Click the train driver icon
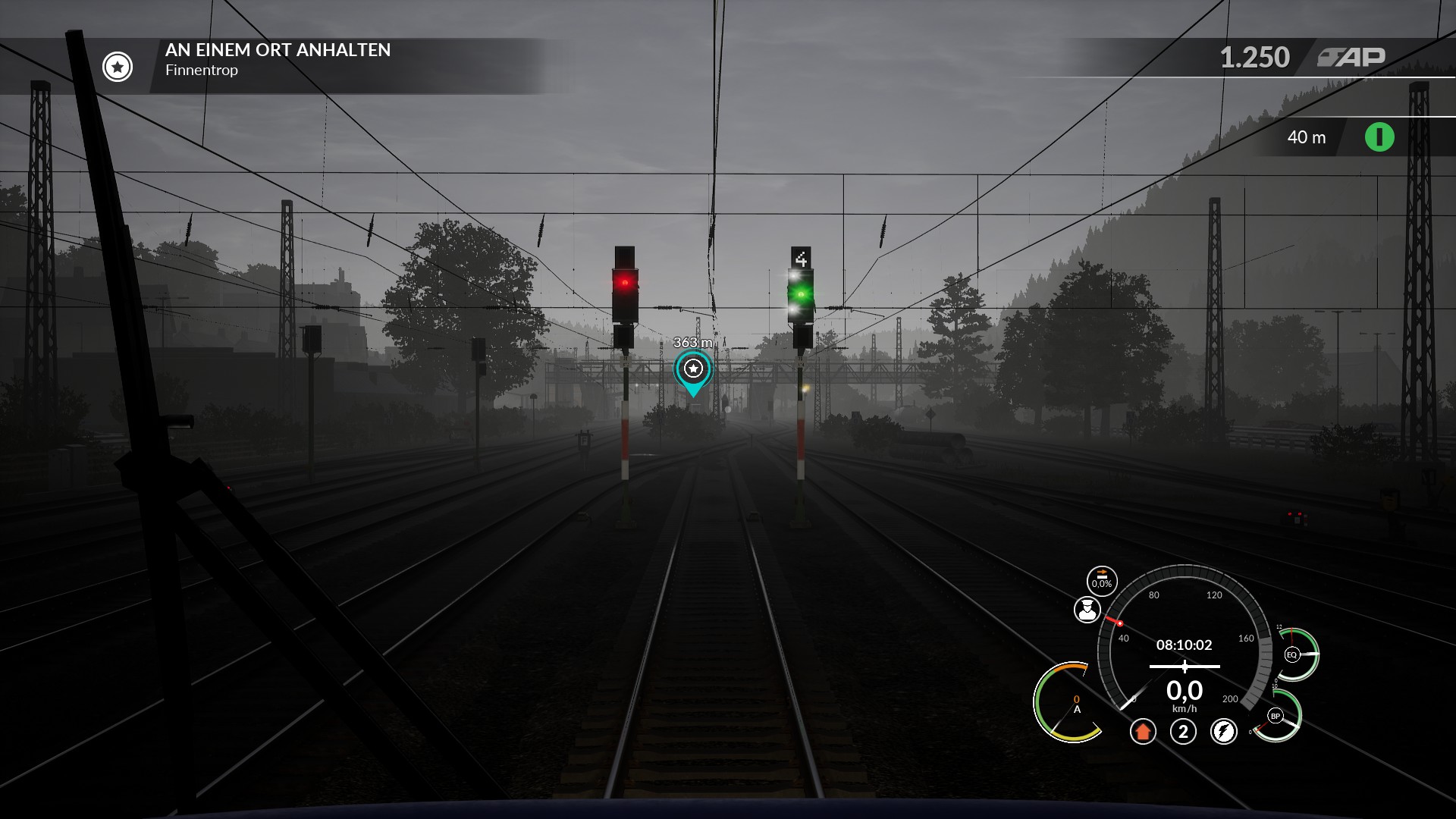The width and height of the screenshot is (1456, 819). [1087, 609]
